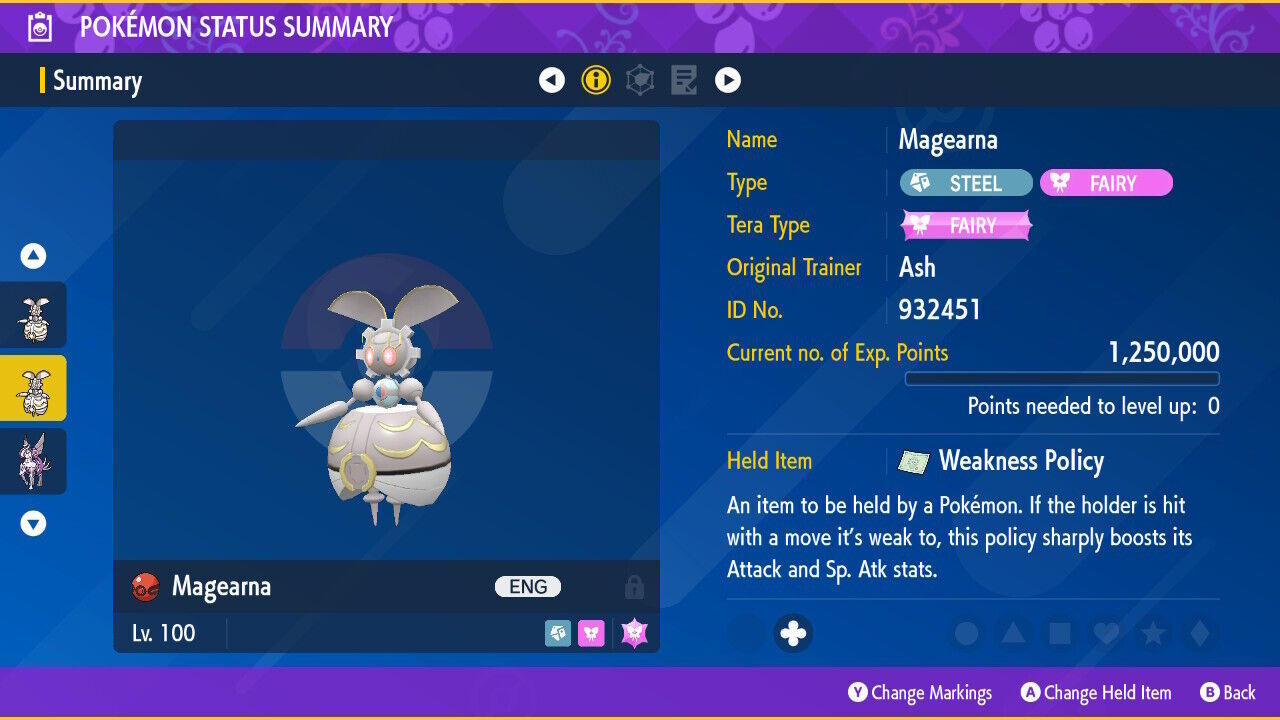Image resolution: width=1280 pixels, height=720 pixels.
Task: Disable the active cross marking
Action: point(793,634)
